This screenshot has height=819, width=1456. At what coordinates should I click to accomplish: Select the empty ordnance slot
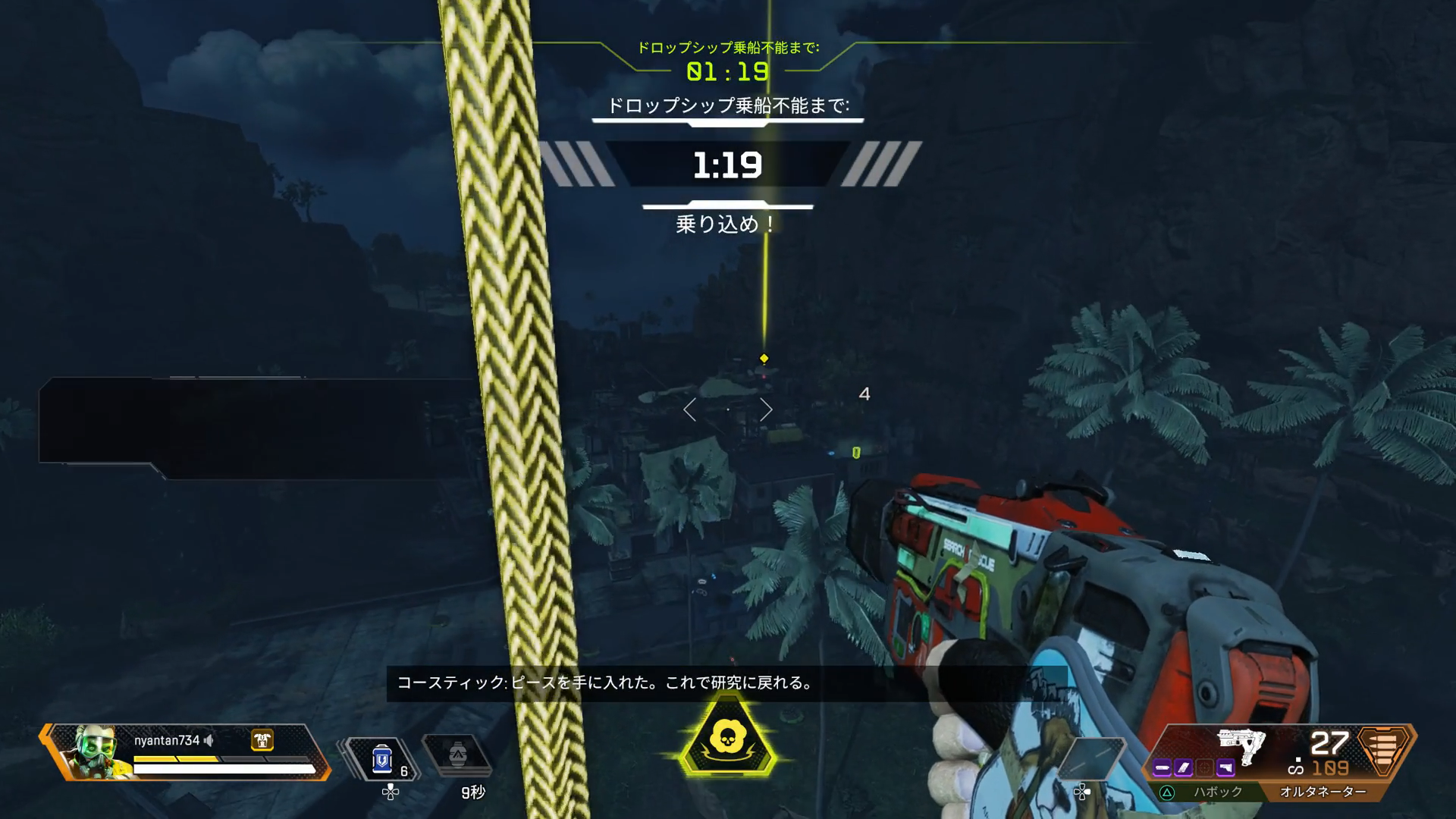[x=1091, y=758]
